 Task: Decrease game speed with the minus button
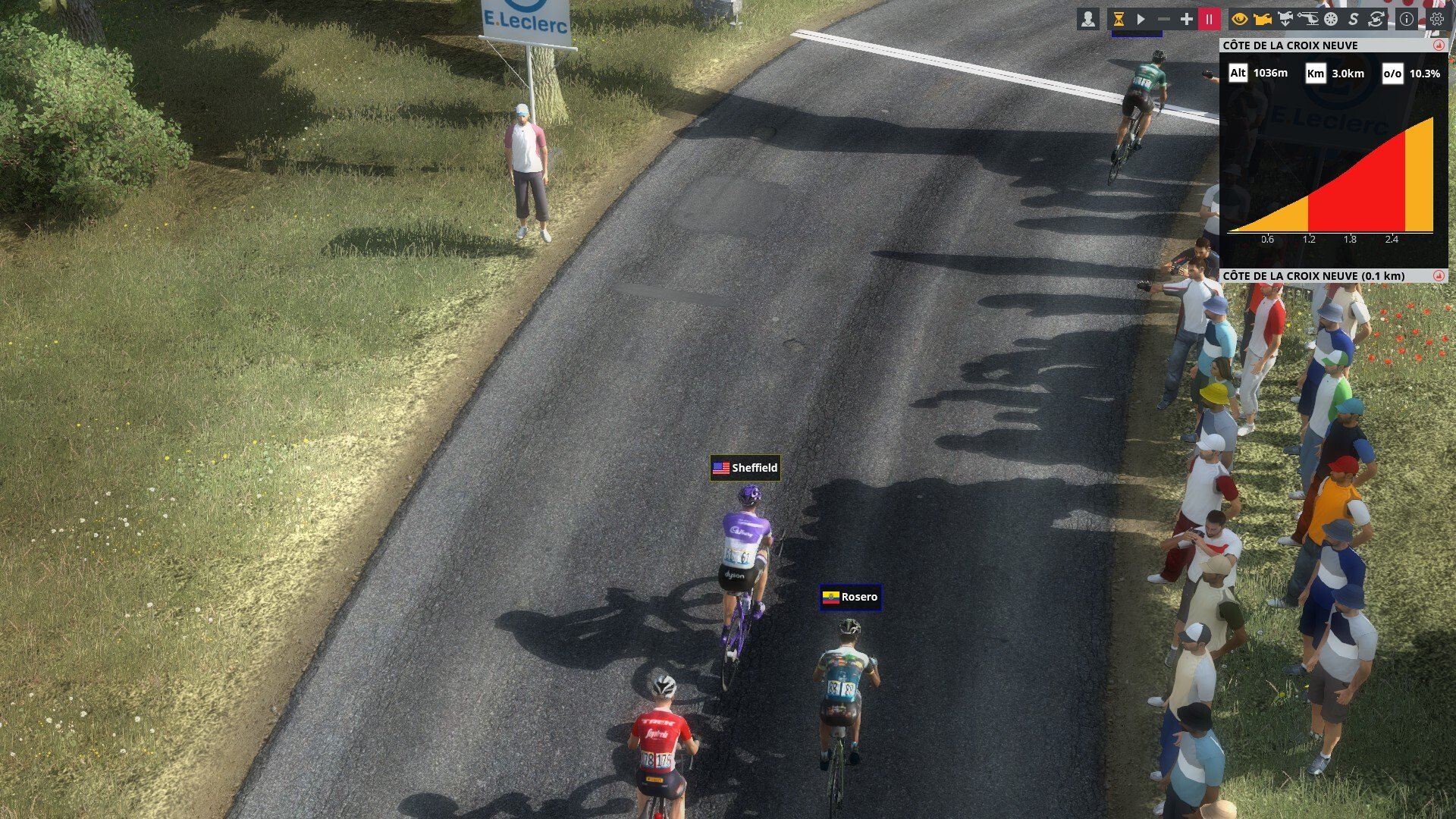tap(1164, 20)
